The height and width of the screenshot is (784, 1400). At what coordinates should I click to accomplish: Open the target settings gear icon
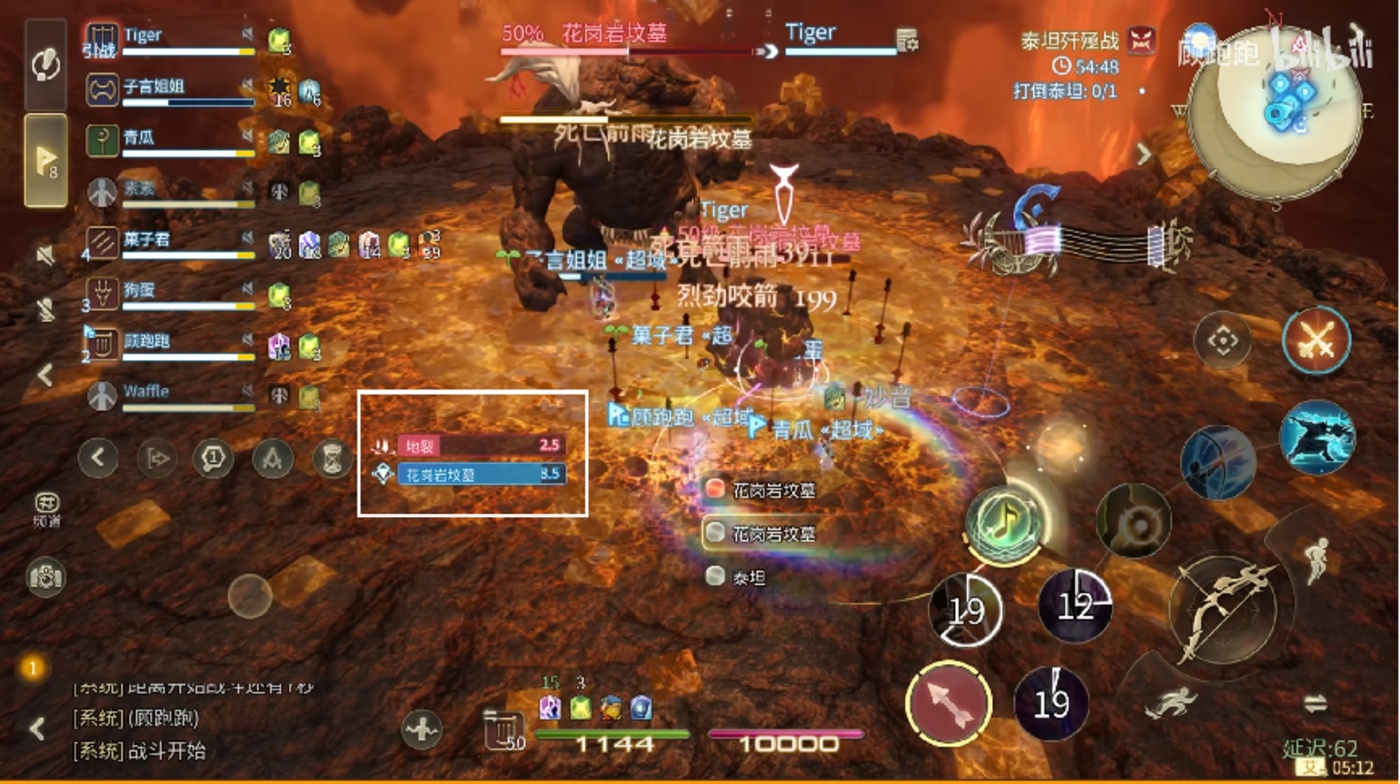coord(908,41)
